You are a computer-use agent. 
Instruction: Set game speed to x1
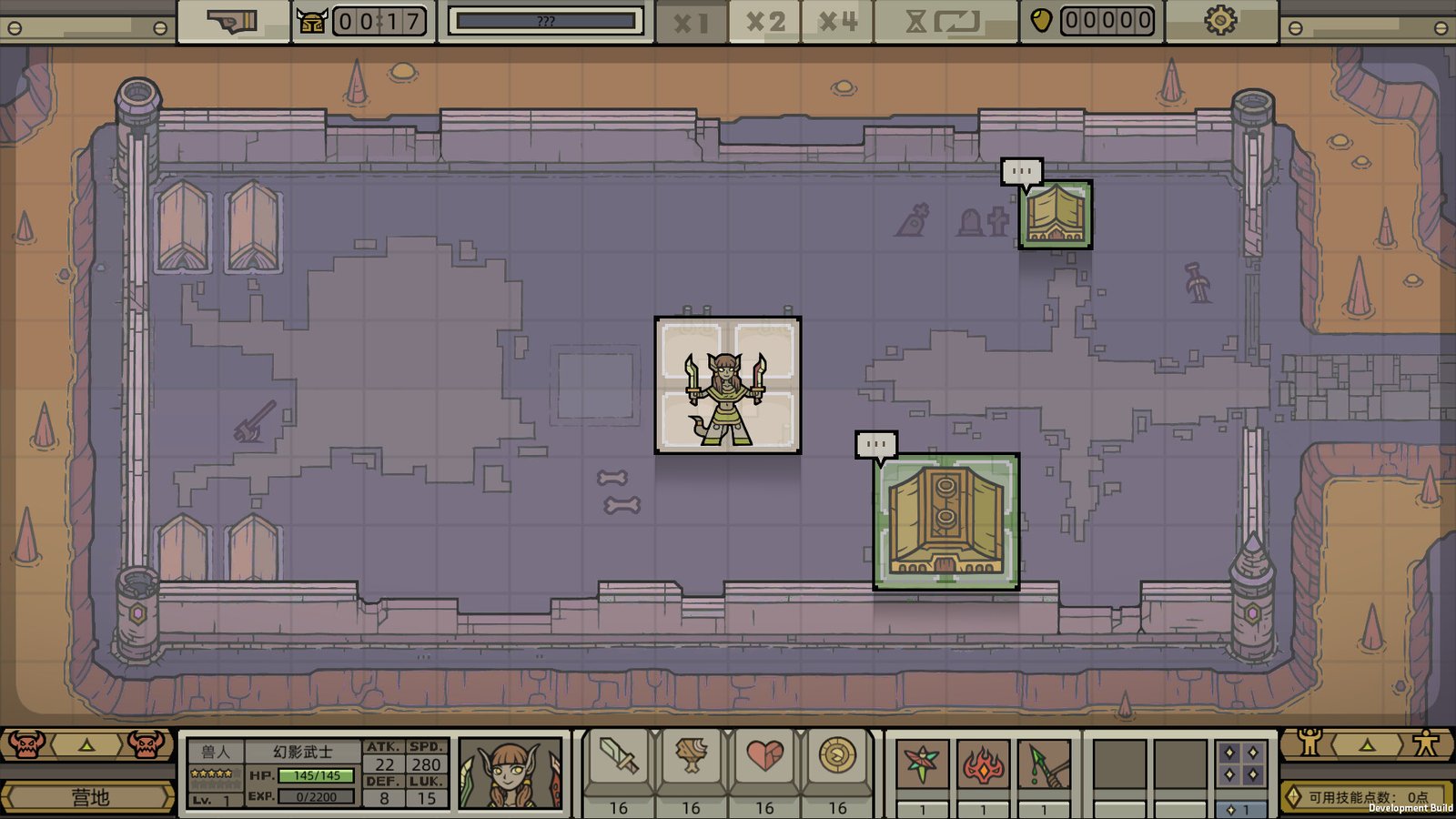click(691, 22)
